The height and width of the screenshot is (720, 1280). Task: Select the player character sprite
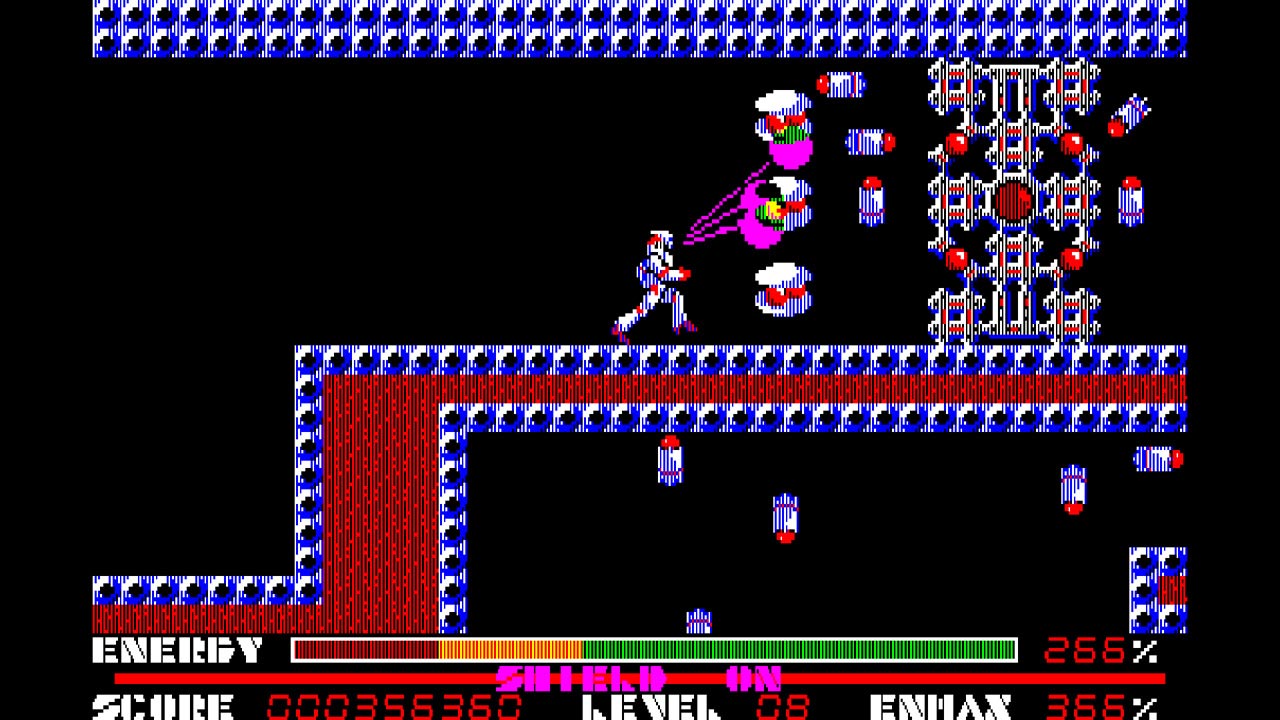[x=655, y=280]
